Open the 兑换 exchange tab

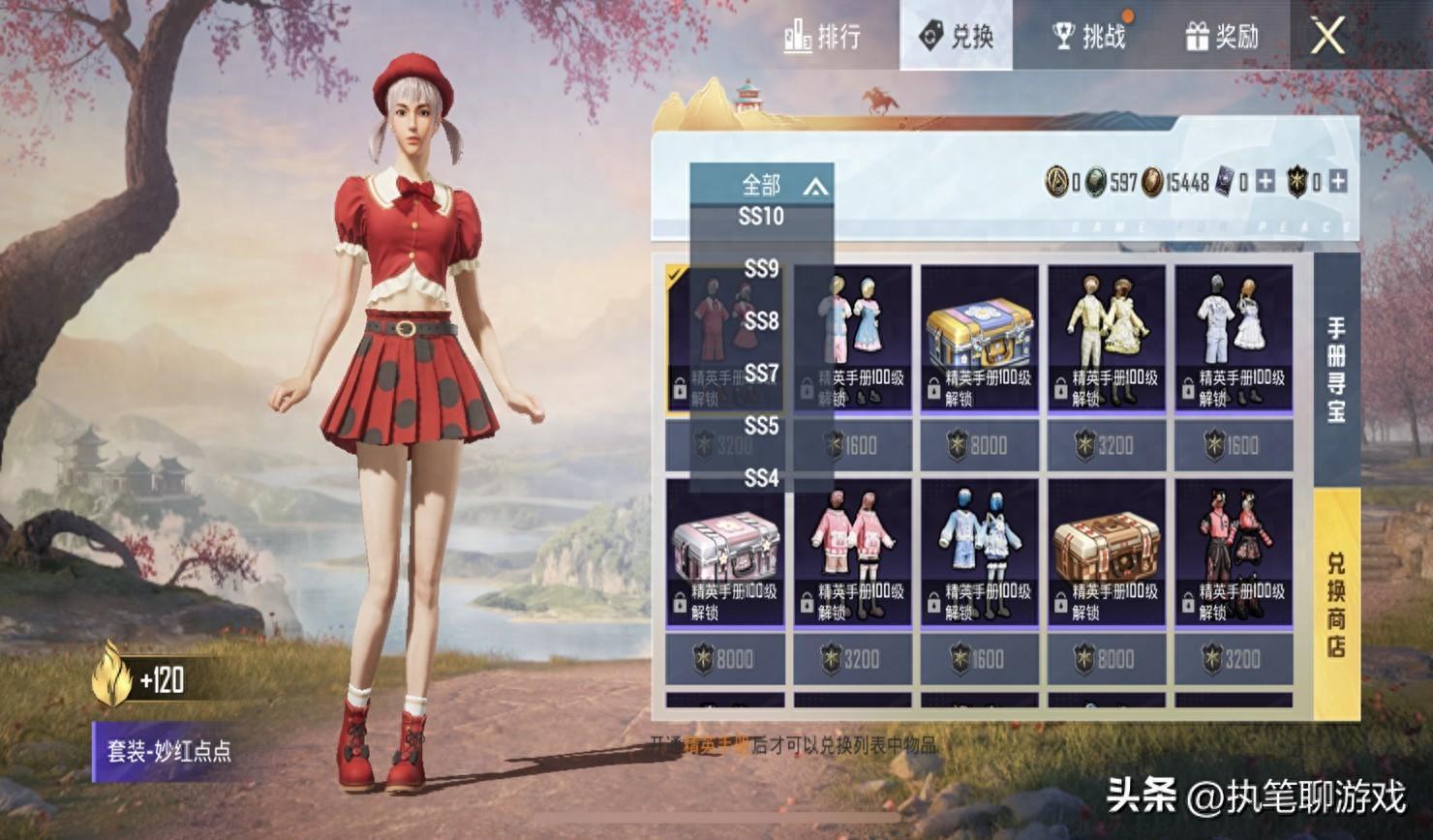click(x=956, y=37)
